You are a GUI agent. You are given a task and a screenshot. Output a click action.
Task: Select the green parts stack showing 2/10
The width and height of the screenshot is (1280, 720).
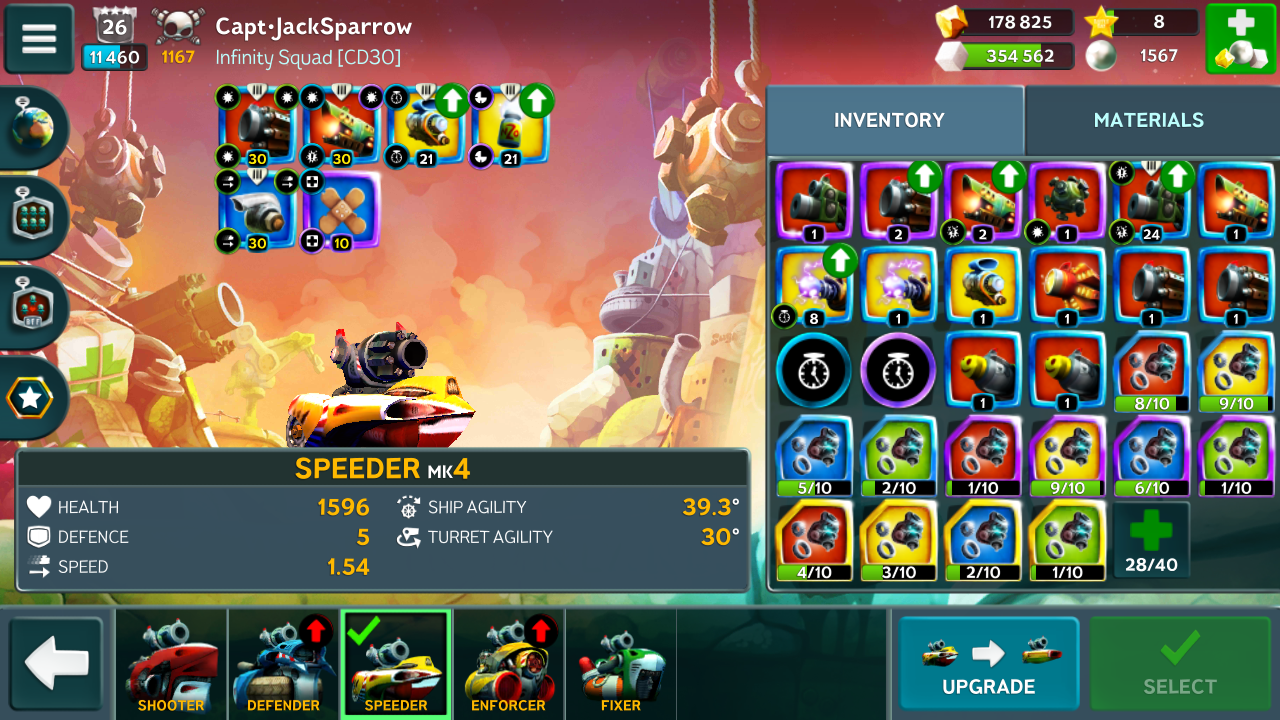click(x=897, y=455)
